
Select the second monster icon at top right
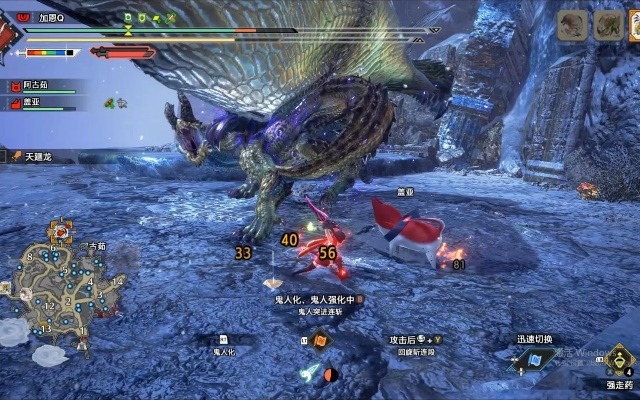609,25
